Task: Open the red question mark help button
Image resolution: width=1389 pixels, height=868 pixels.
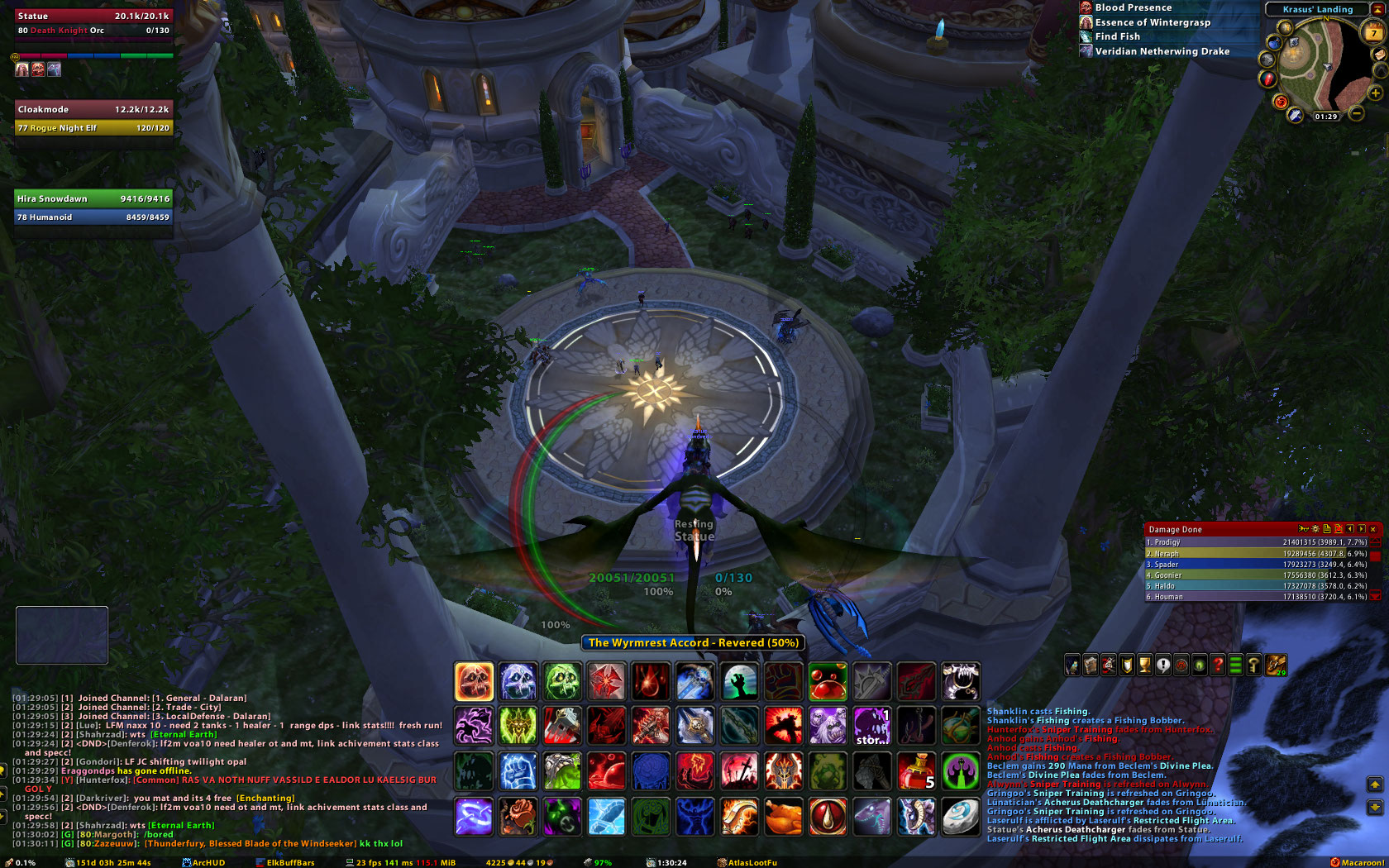Action: [x=1217, y=665]
